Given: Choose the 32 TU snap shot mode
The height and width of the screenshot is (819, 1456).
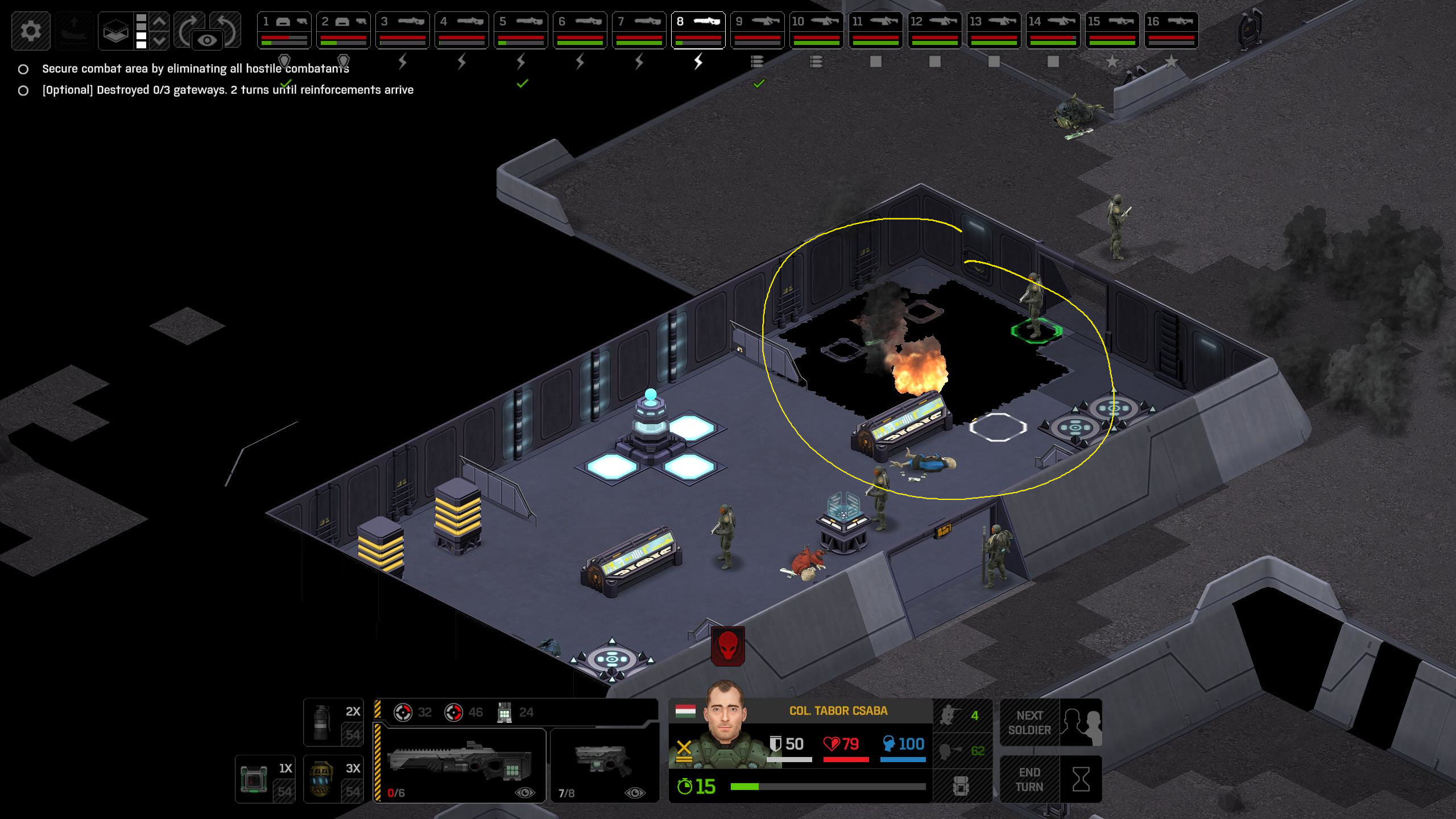Looking at the screenshot, I should [413, 712].
